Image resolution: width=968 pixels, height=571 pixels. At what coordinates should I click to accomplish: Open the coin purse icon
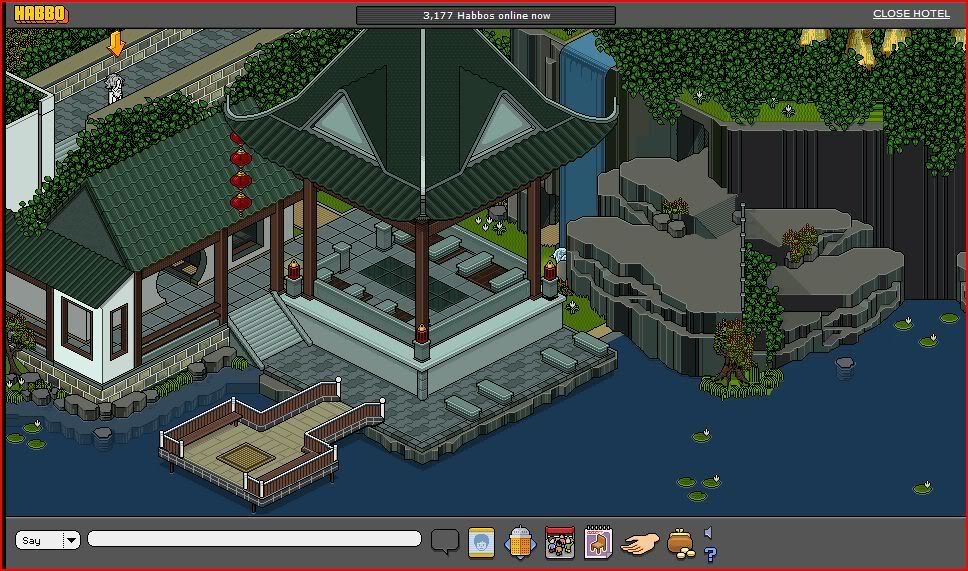click(x=680, y=543)
